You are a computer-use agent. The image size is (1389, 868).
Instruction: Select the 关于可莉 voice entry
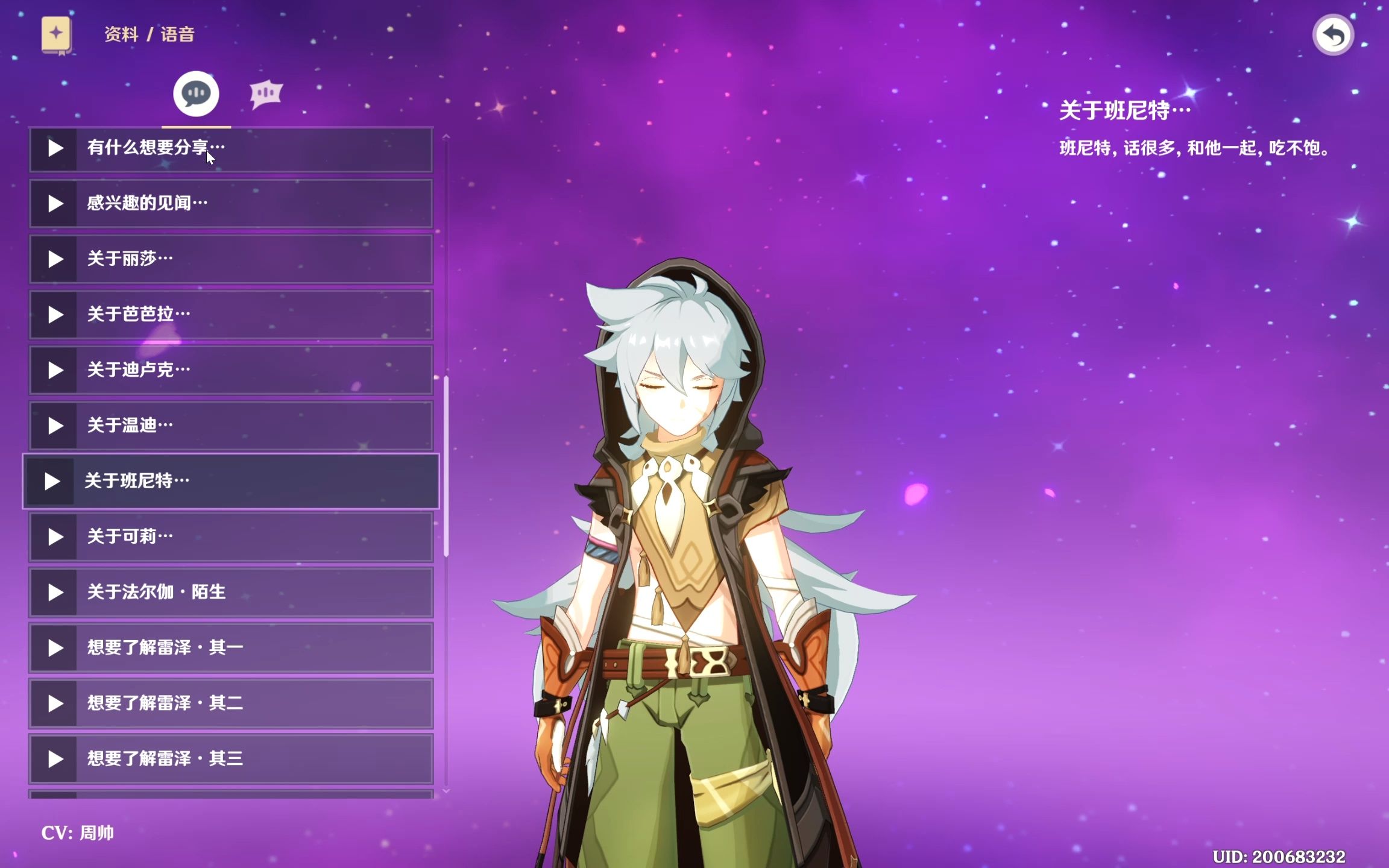click(x=231, y=537)
